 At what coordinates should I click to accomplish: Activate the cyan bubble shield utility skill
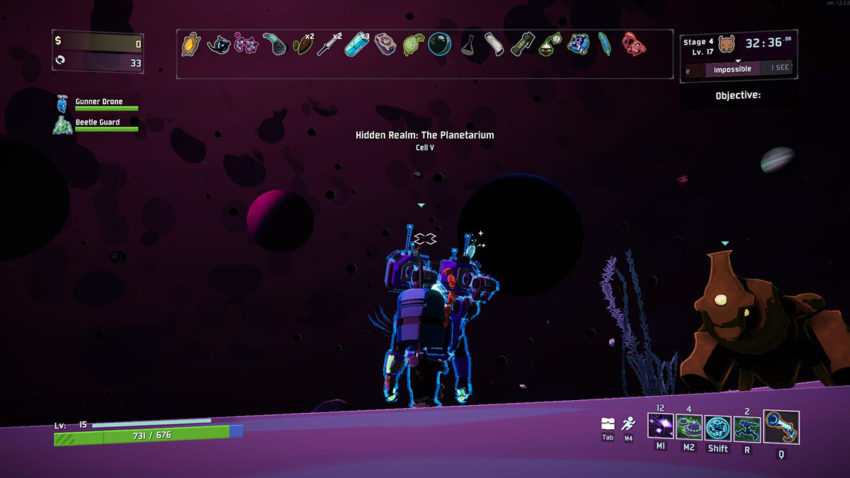pyautogui.click(x=718, y=429)
